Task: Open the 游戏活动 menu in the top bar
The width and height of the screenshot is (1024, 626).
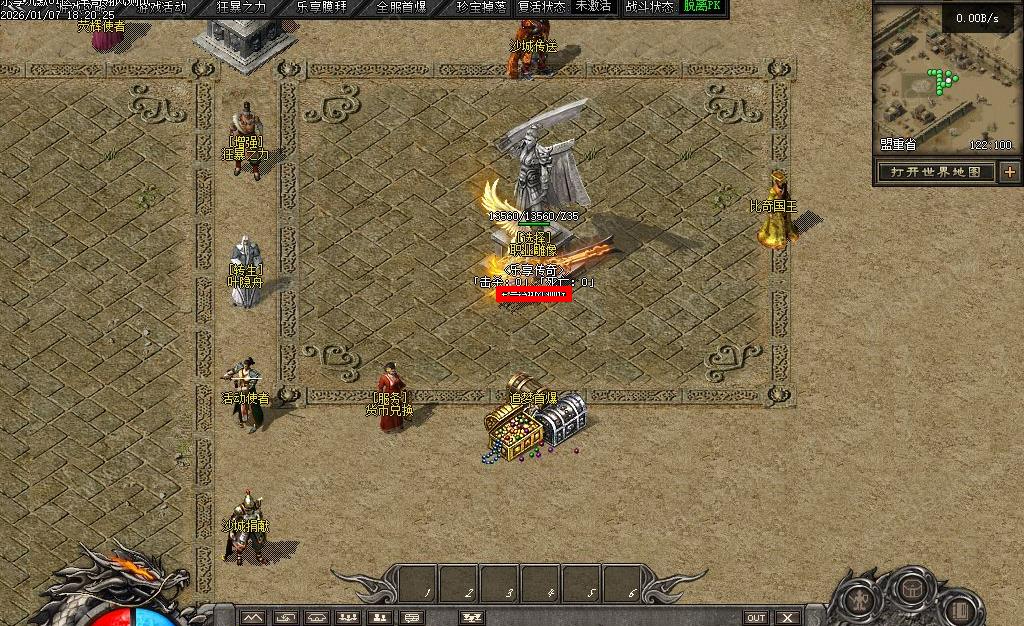Action: [160, 7]
